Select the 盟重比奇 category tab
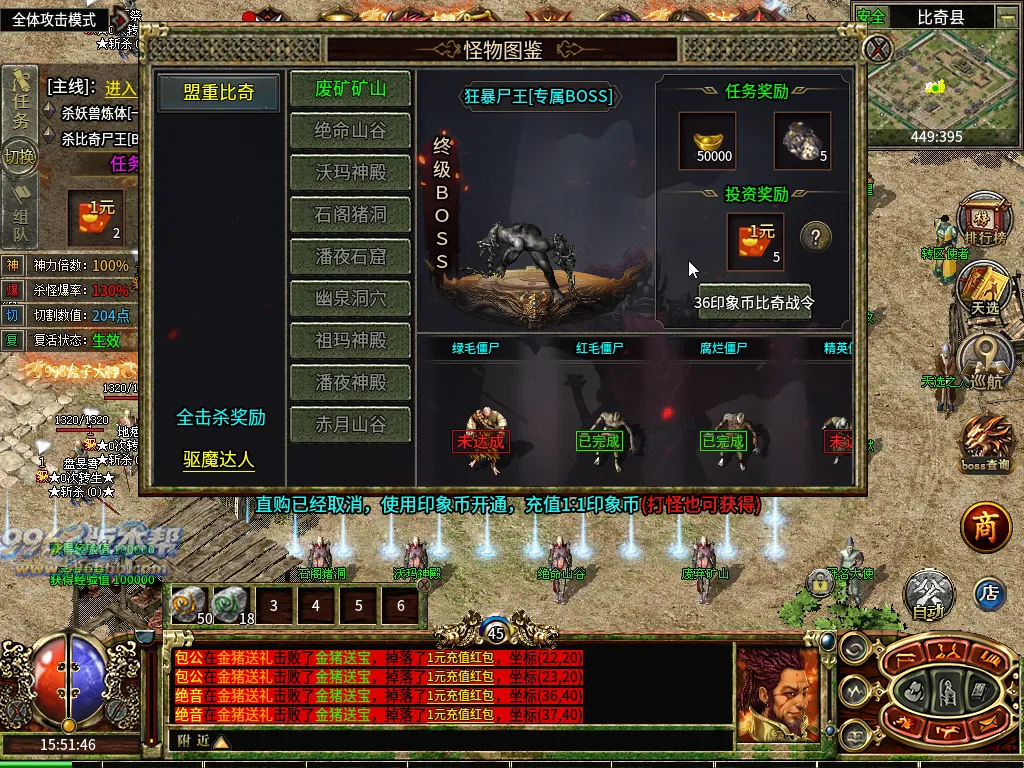1024x768 pixels. tap(219, 92)
